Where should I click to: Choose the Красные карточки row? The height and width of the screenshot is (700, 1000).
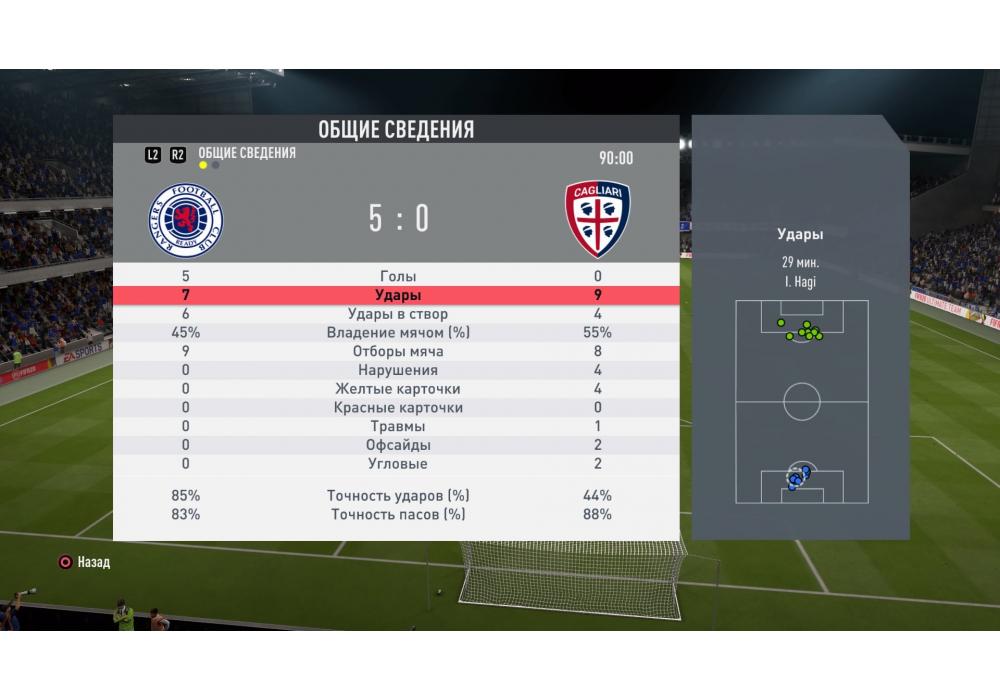pos(398,408)
